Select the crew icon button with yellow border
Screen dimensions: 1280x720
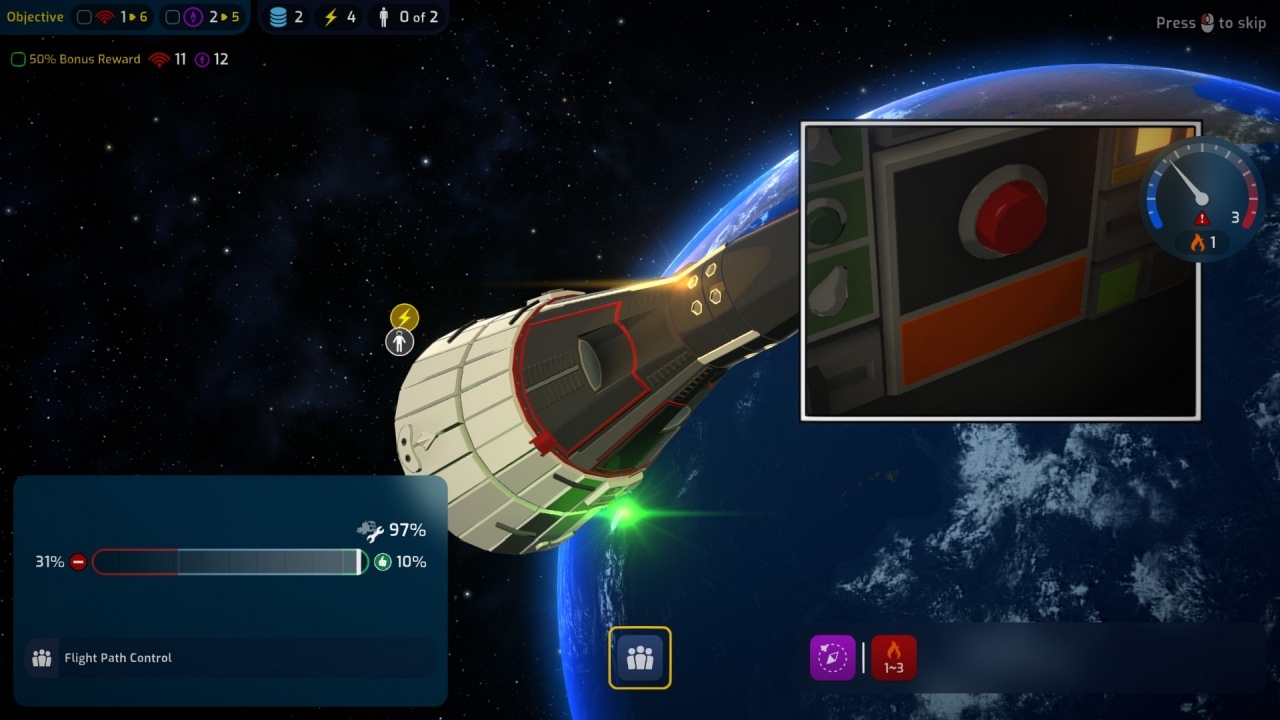pos(640,658)
